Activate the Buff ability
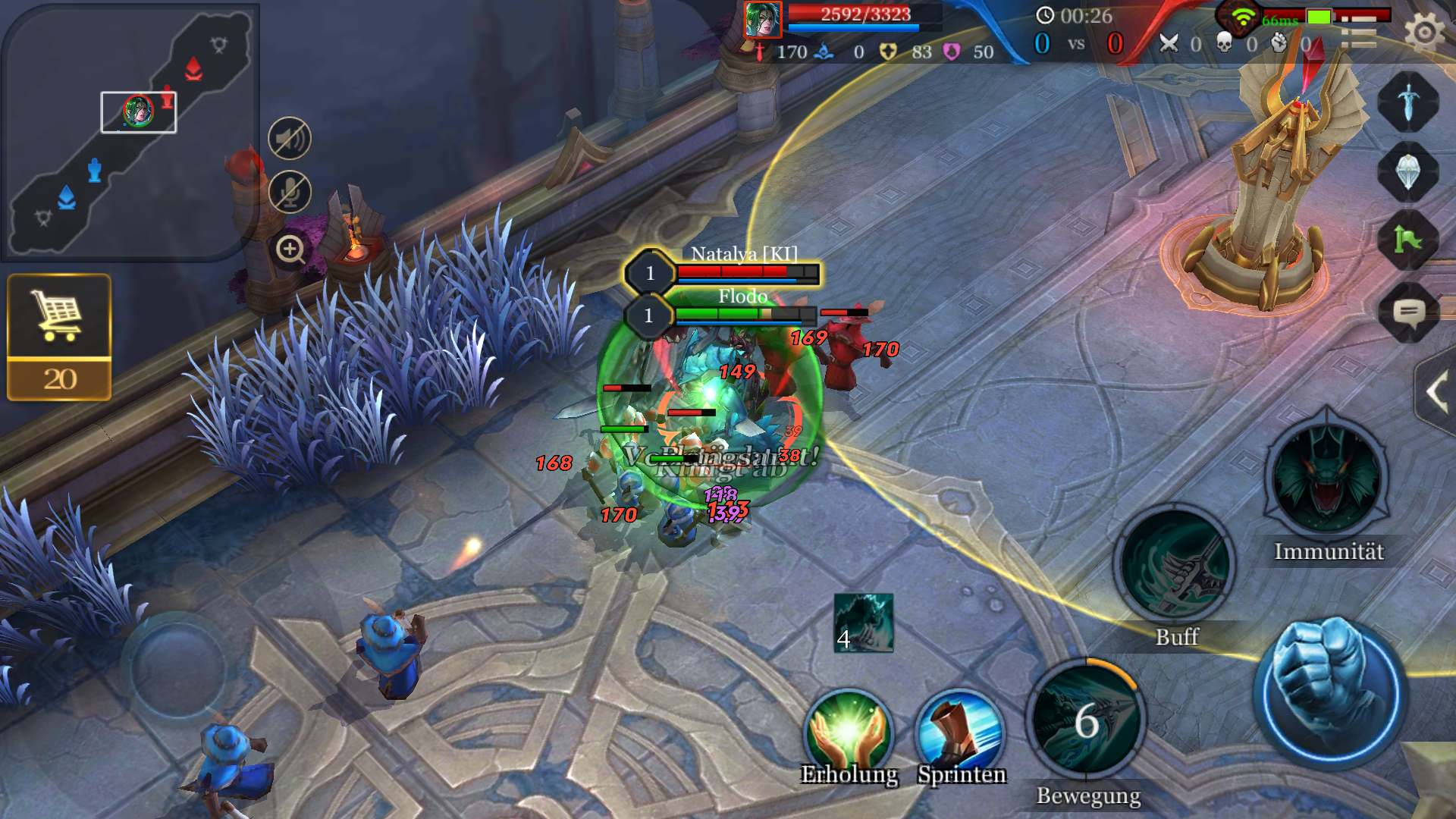 tap(1175, 566)
